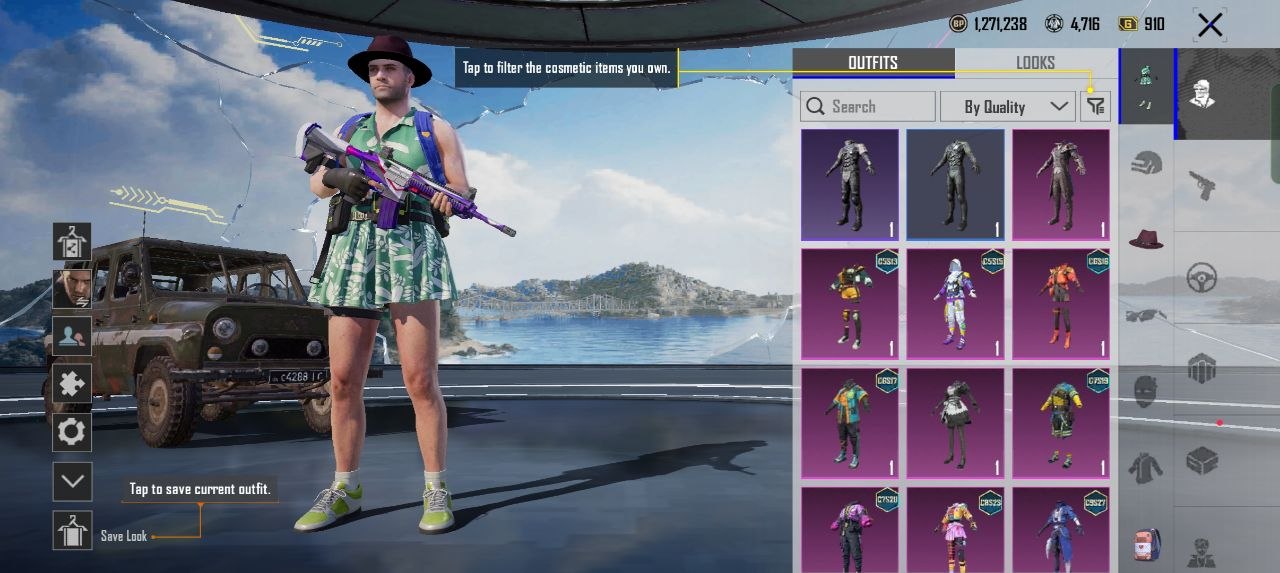Switch to the Looks tab
The image size is (1280, 573).
[1035, 63]
